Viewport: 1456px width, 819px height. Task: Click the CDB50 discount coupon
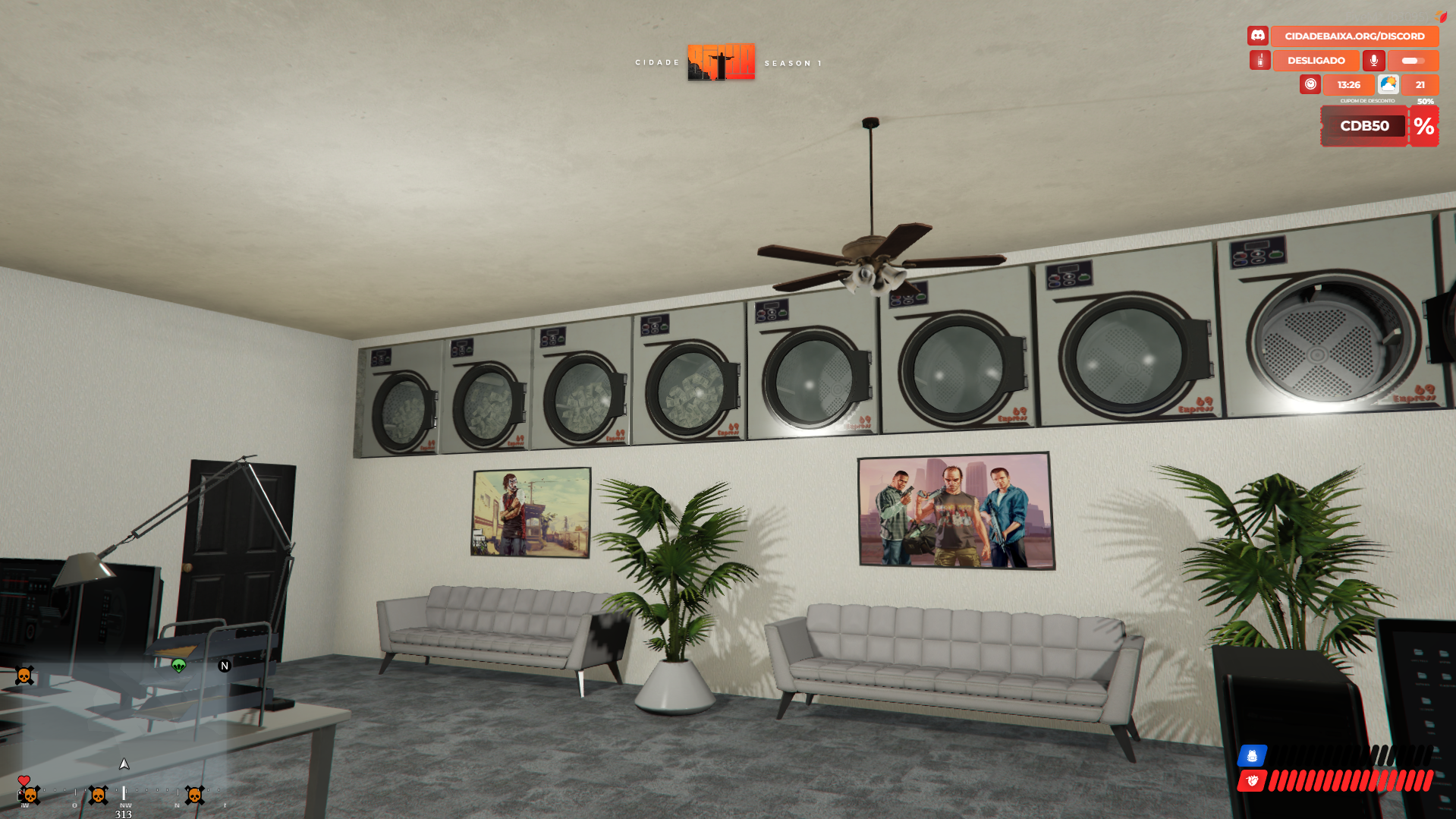pos(1364,126)
